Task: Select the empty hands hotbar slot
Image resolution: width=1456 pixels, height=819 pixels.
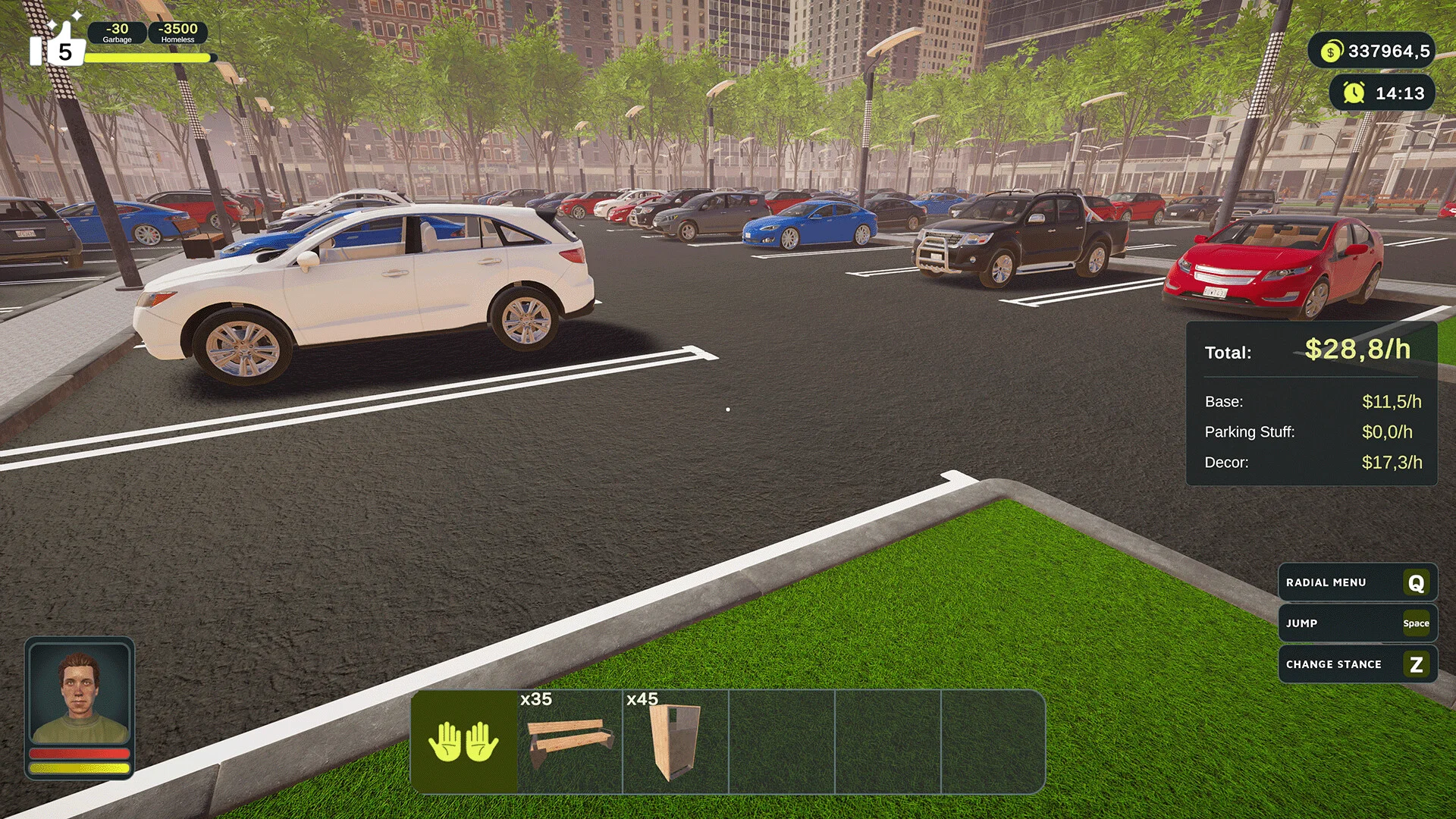Action: point(464,741)
